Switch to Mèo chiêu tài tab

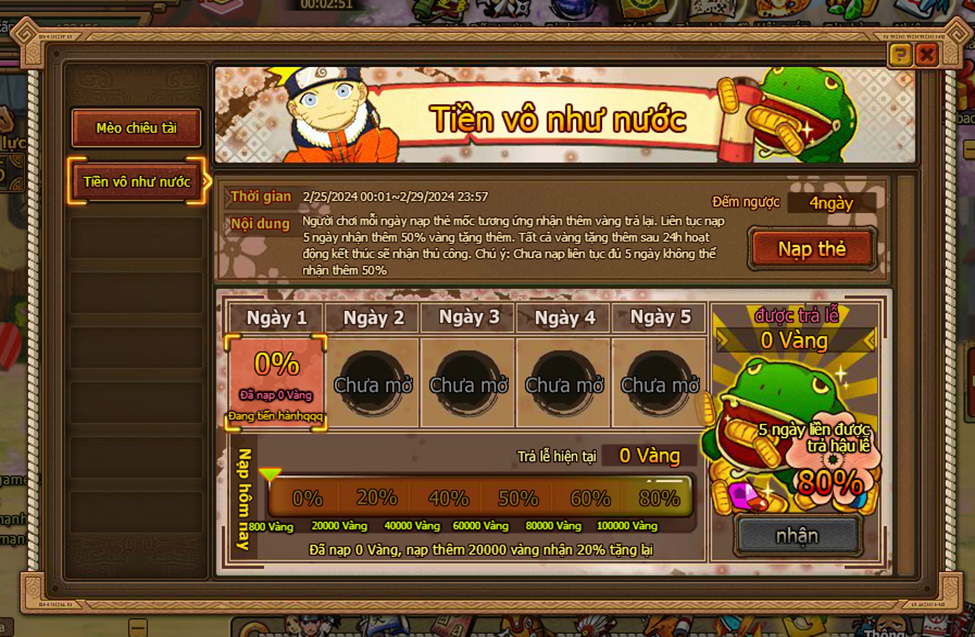point(136,128)
